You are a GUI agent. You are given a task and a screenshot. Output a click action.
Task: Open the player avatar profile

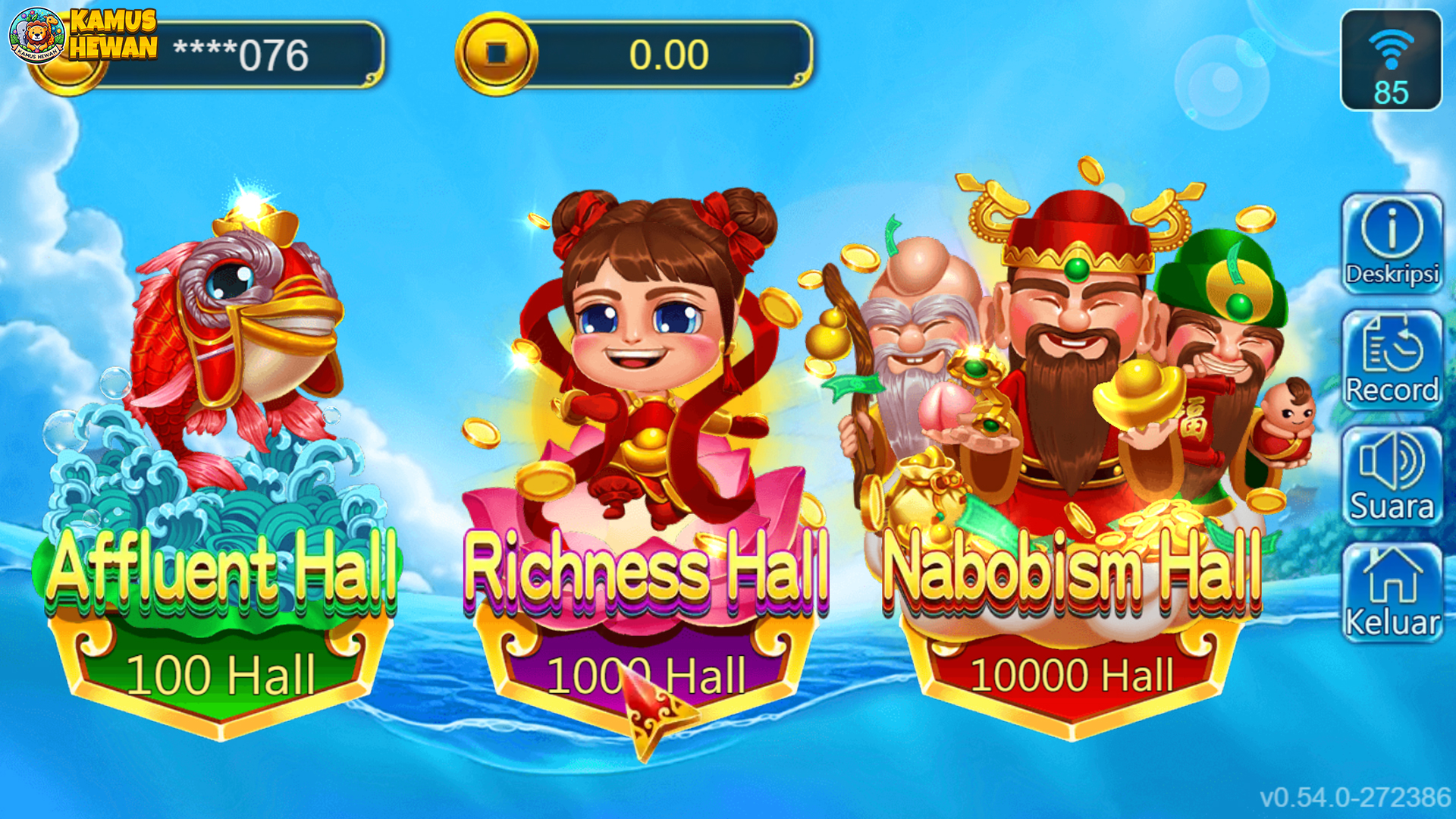38,36
